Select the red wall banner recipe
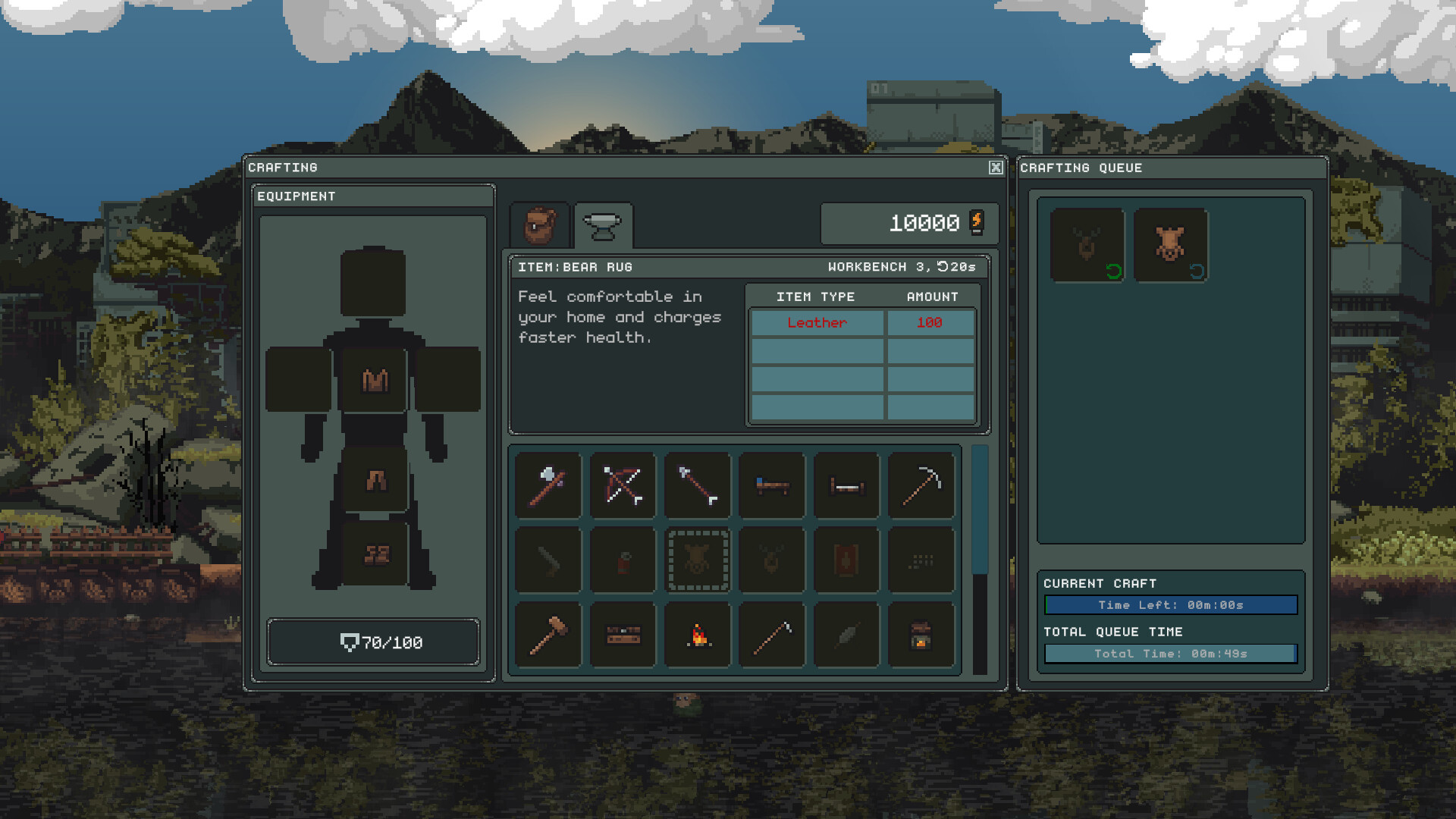The height and width of the screenshot is (819, 1456). tap(846, 560)
